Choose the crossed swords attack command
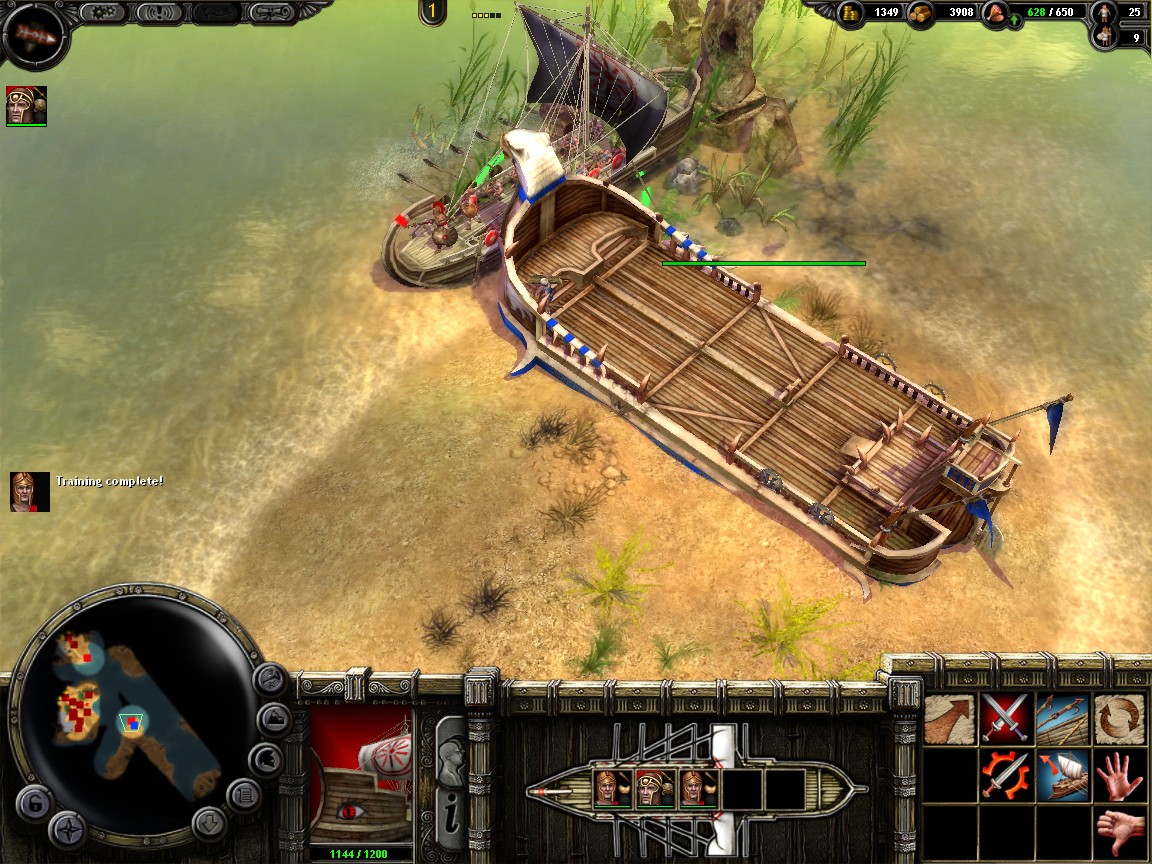1152x864 pixels. point(1005,718)
